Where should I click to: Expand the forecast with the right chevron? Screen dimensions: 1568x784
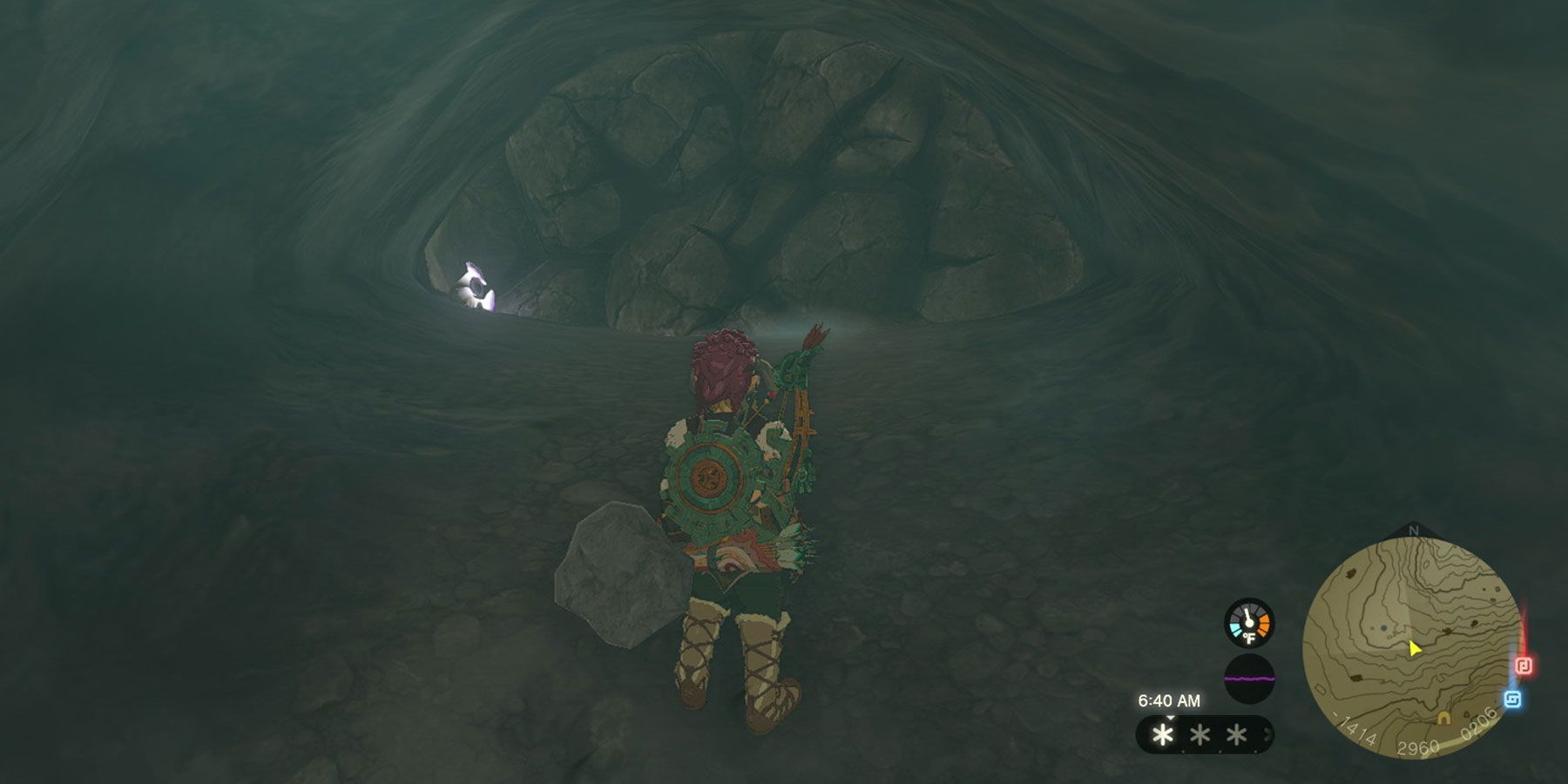pos(1267,734)
